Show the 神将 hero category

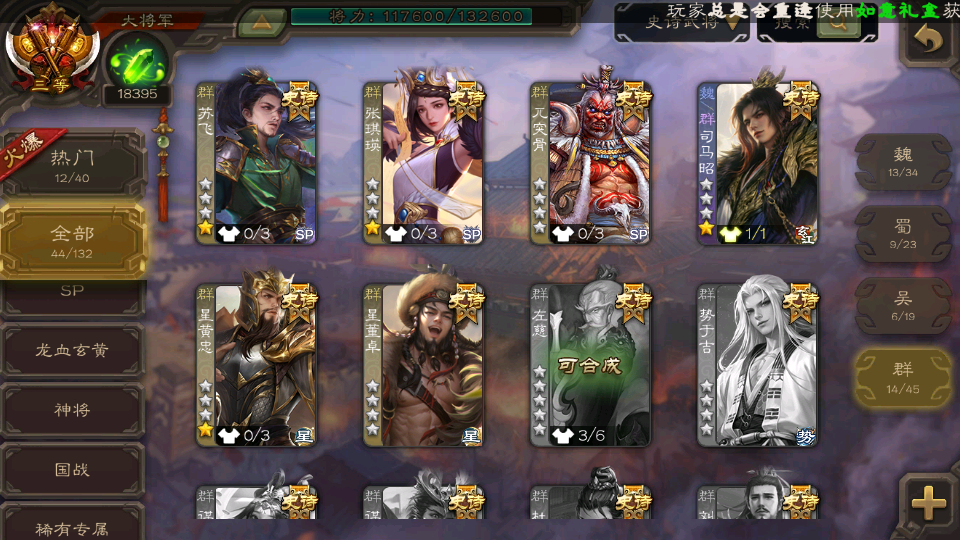pos(72,410)
